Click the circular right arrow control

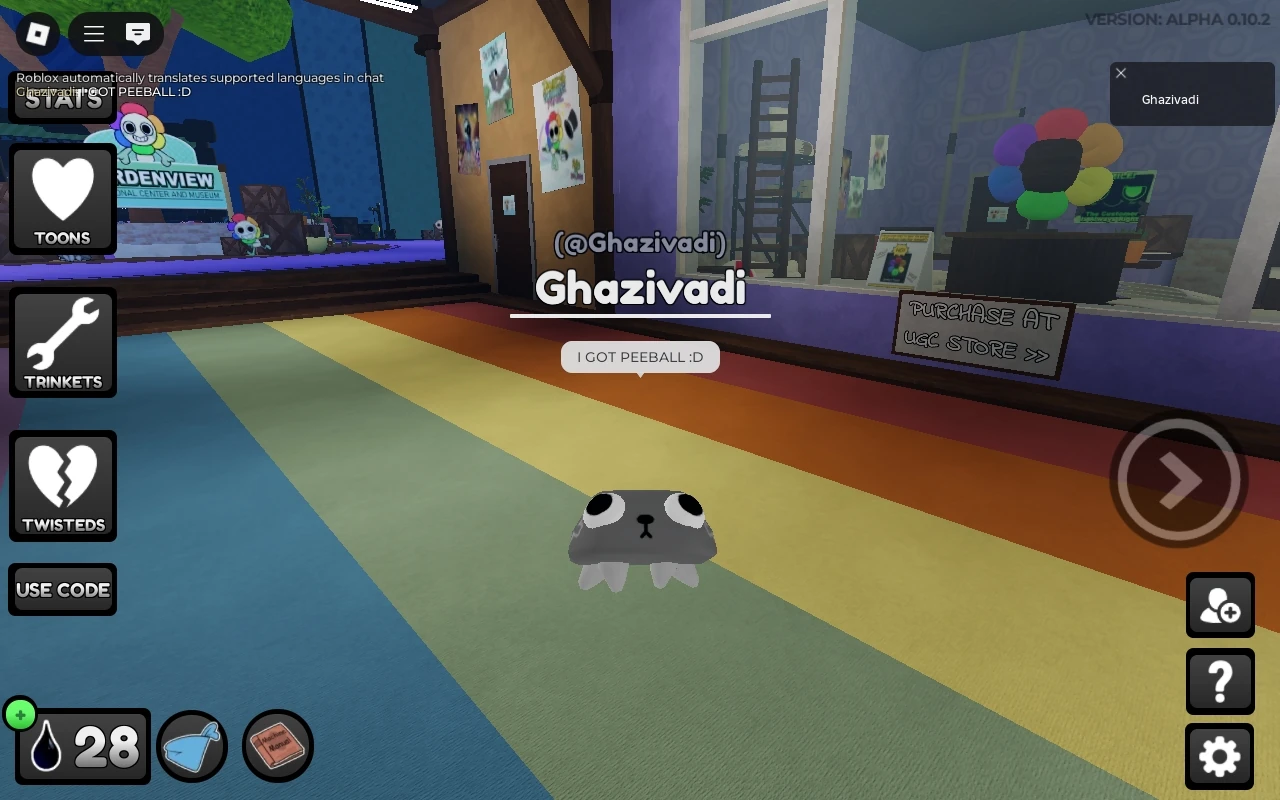click(1177, 479)
